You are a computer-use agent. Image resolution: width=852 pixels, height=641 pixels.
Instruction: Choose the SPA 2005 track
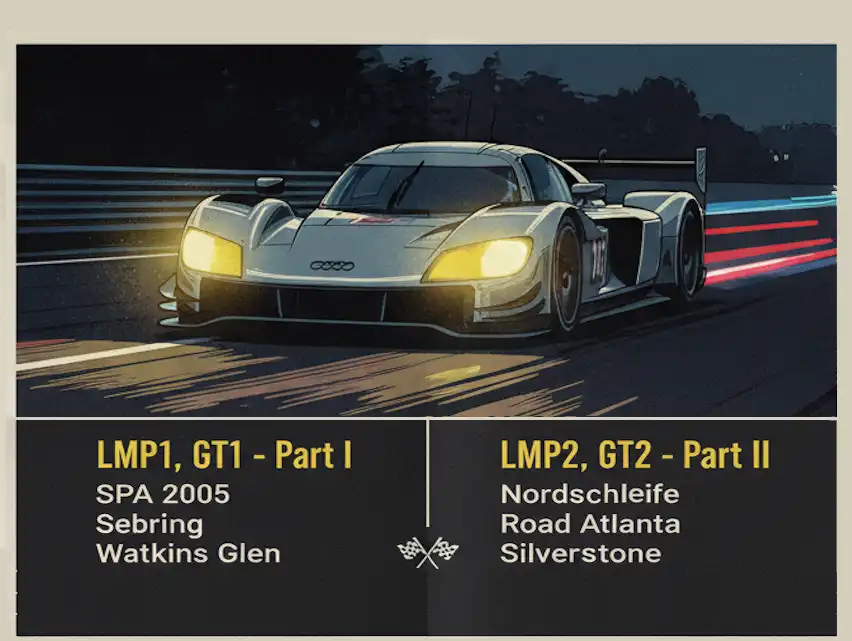[x=163, y=494]
